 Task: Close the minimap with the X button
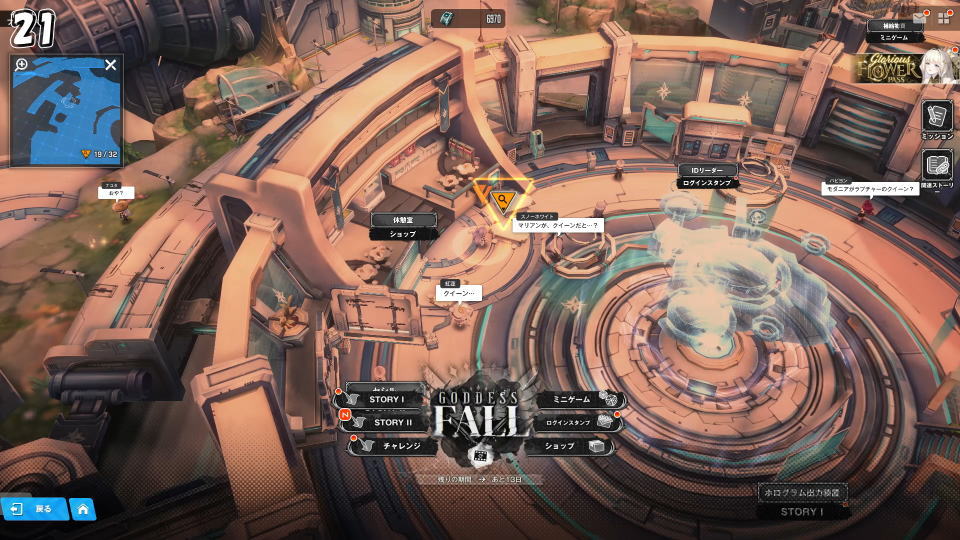click(x=111, y=65)
